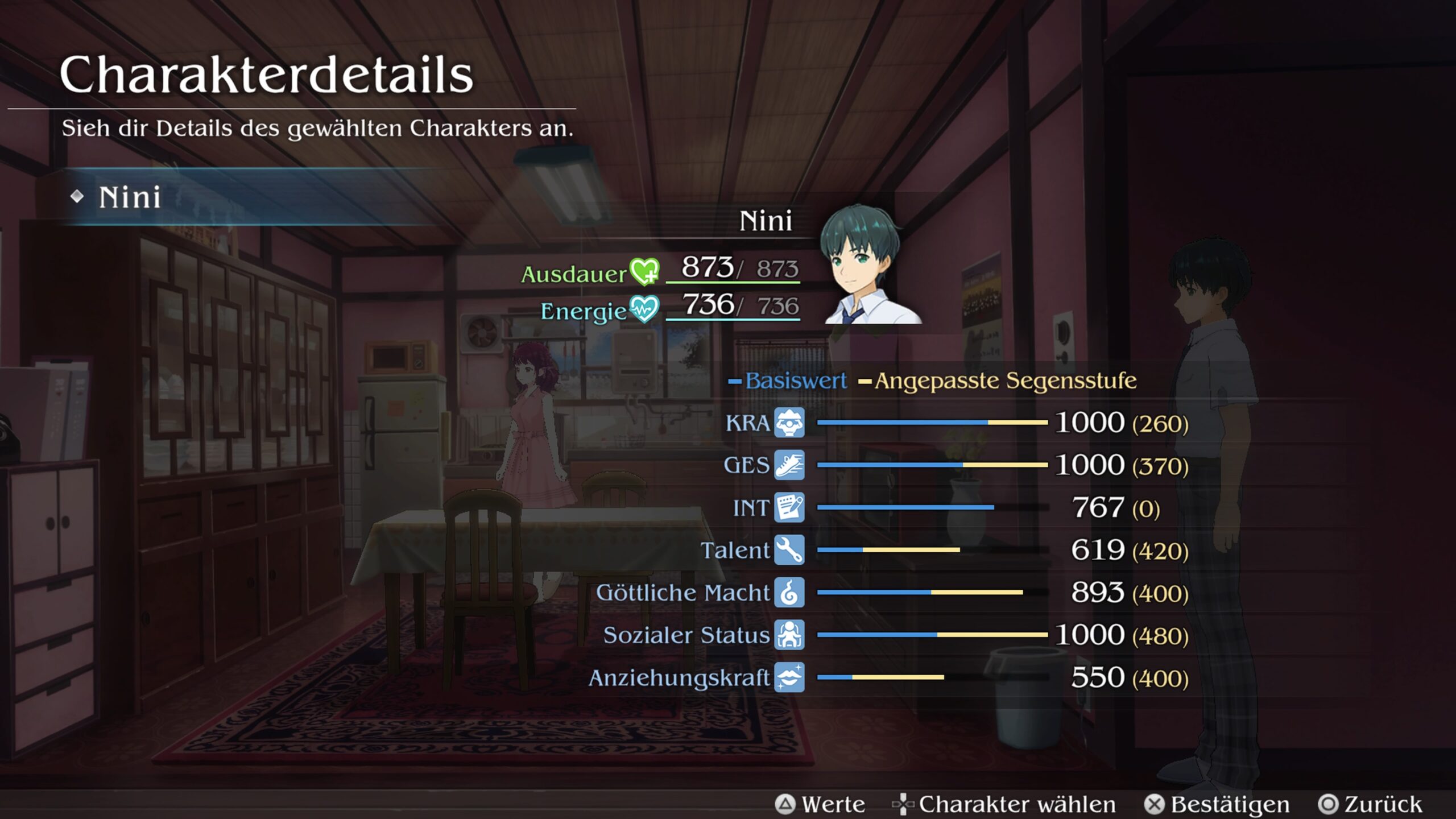Choose the Sozialer Status stat icon

point(789,635)
